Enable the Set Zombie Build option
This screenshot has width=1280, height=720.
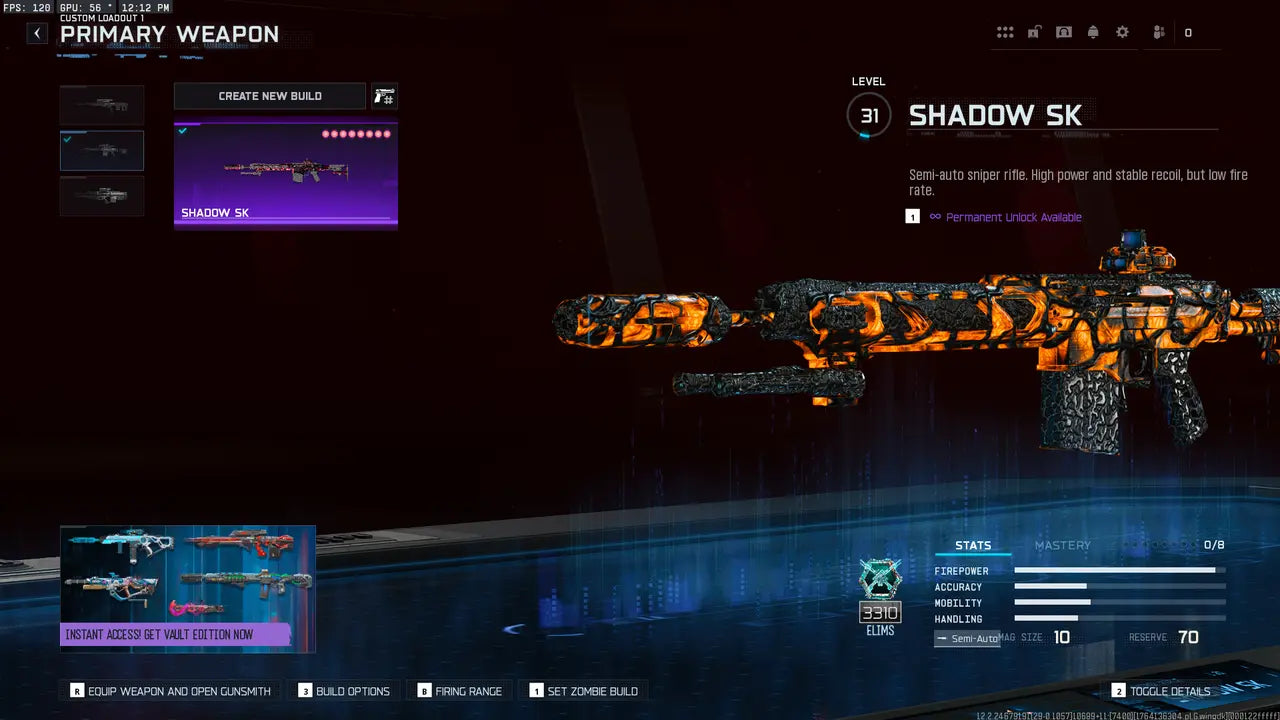tap(584, 691)
